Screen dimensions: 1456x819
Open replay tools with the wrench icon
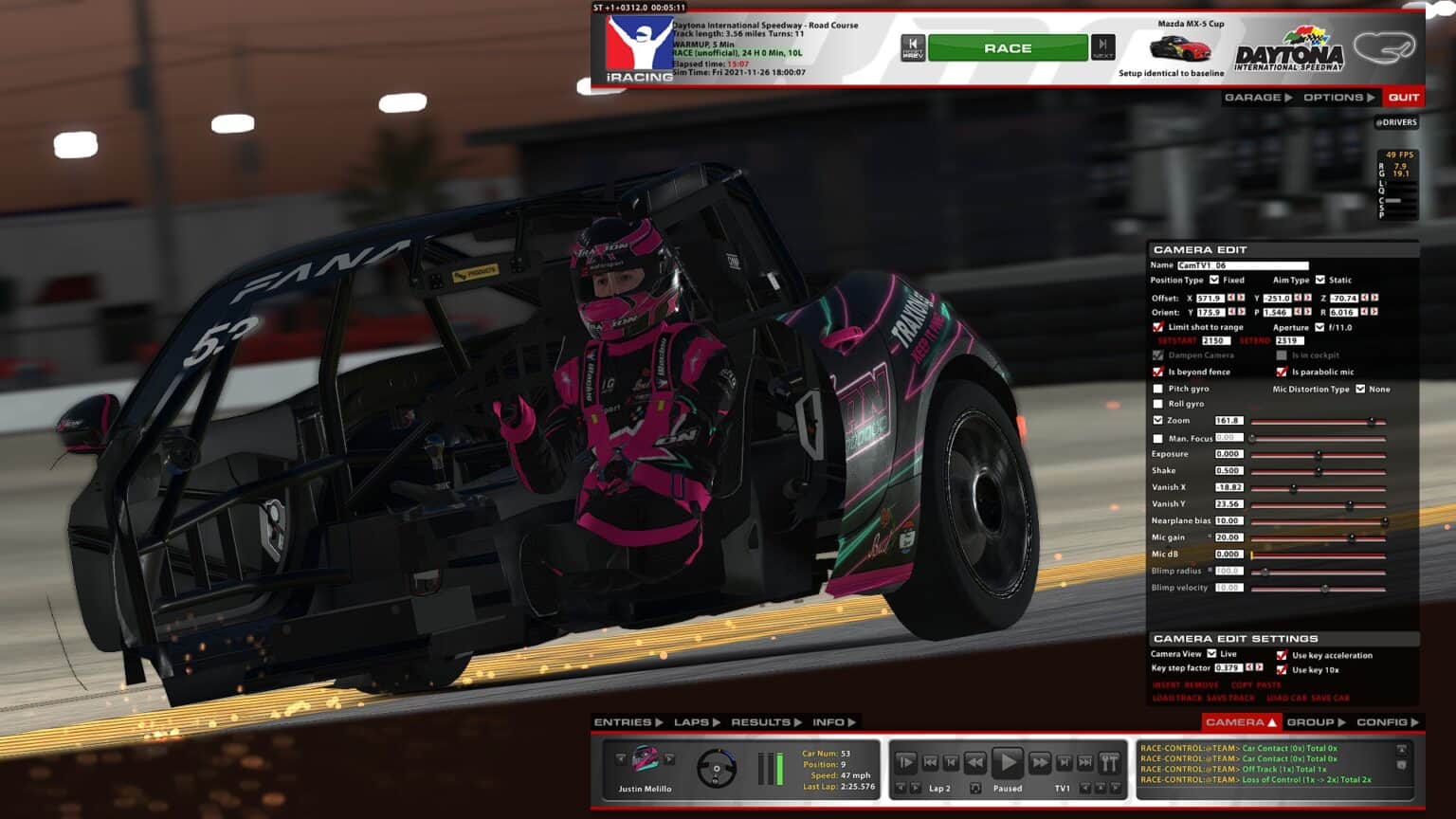pos(1110,761)
